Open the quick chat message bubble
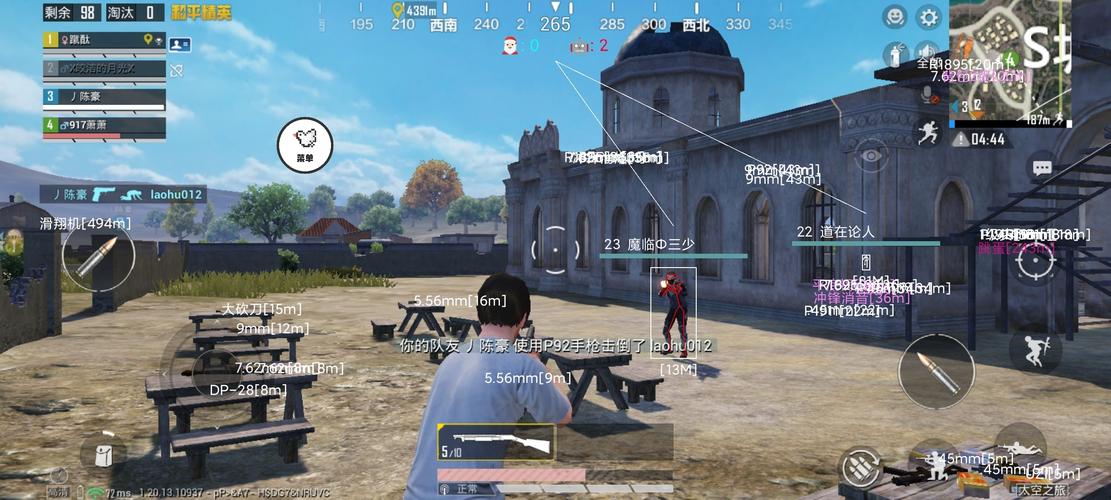1111x500 pixels. click(x=1043, y=167)
